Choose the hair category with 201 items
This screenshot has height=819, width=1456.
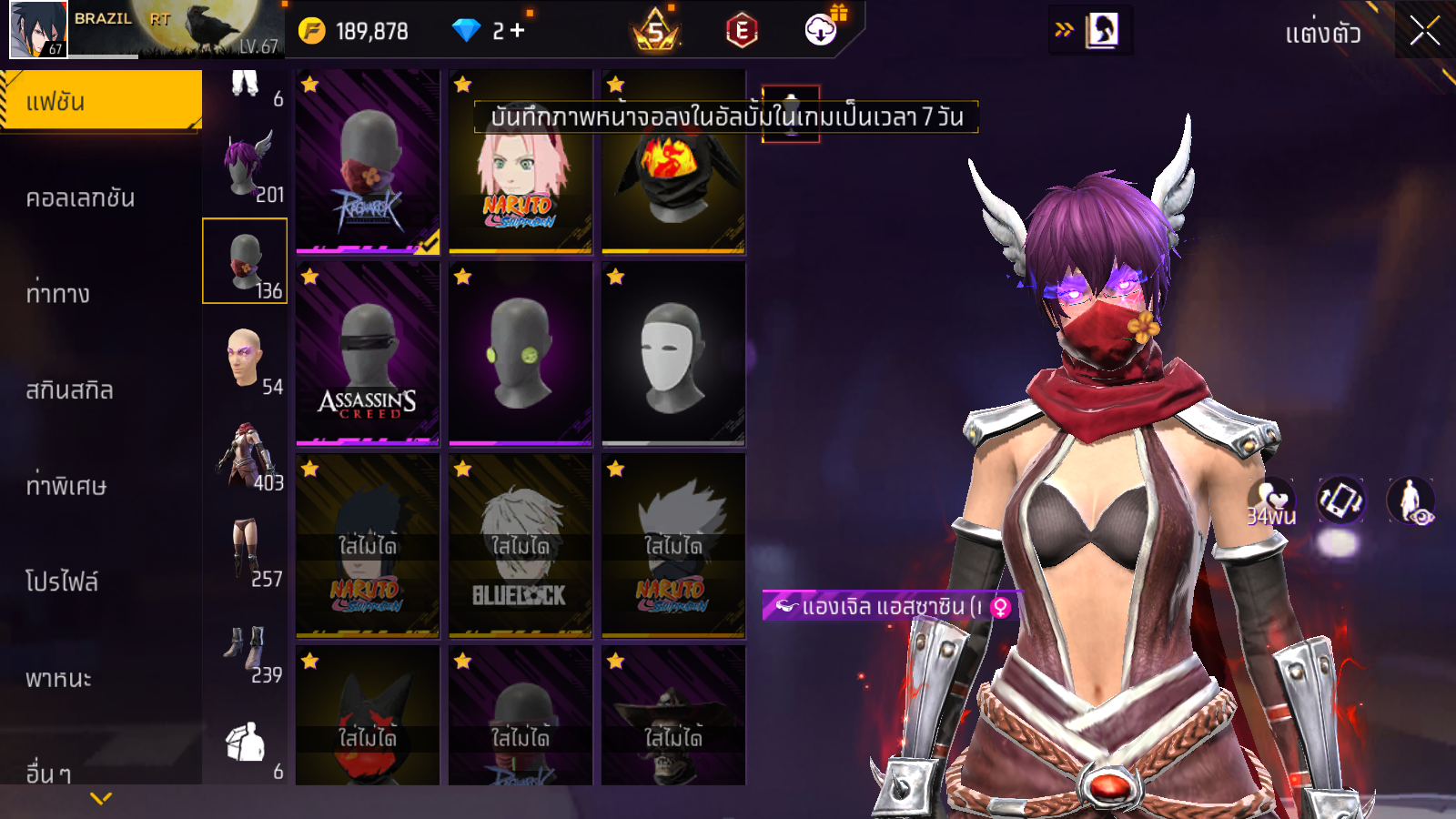(246, 167)
